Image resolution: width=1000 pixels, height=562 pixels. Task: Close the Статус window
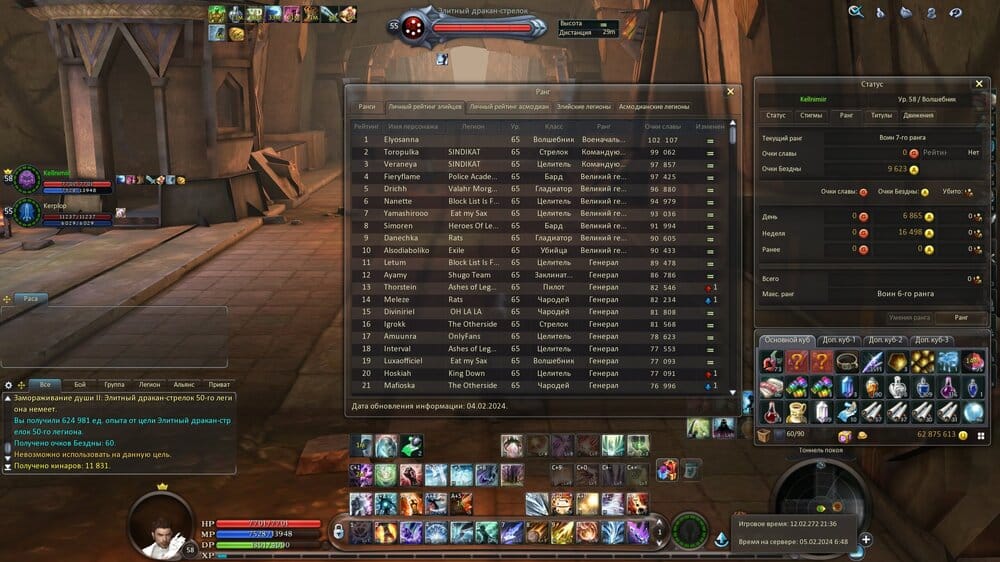pyautogui.click(x=979, y=84)
